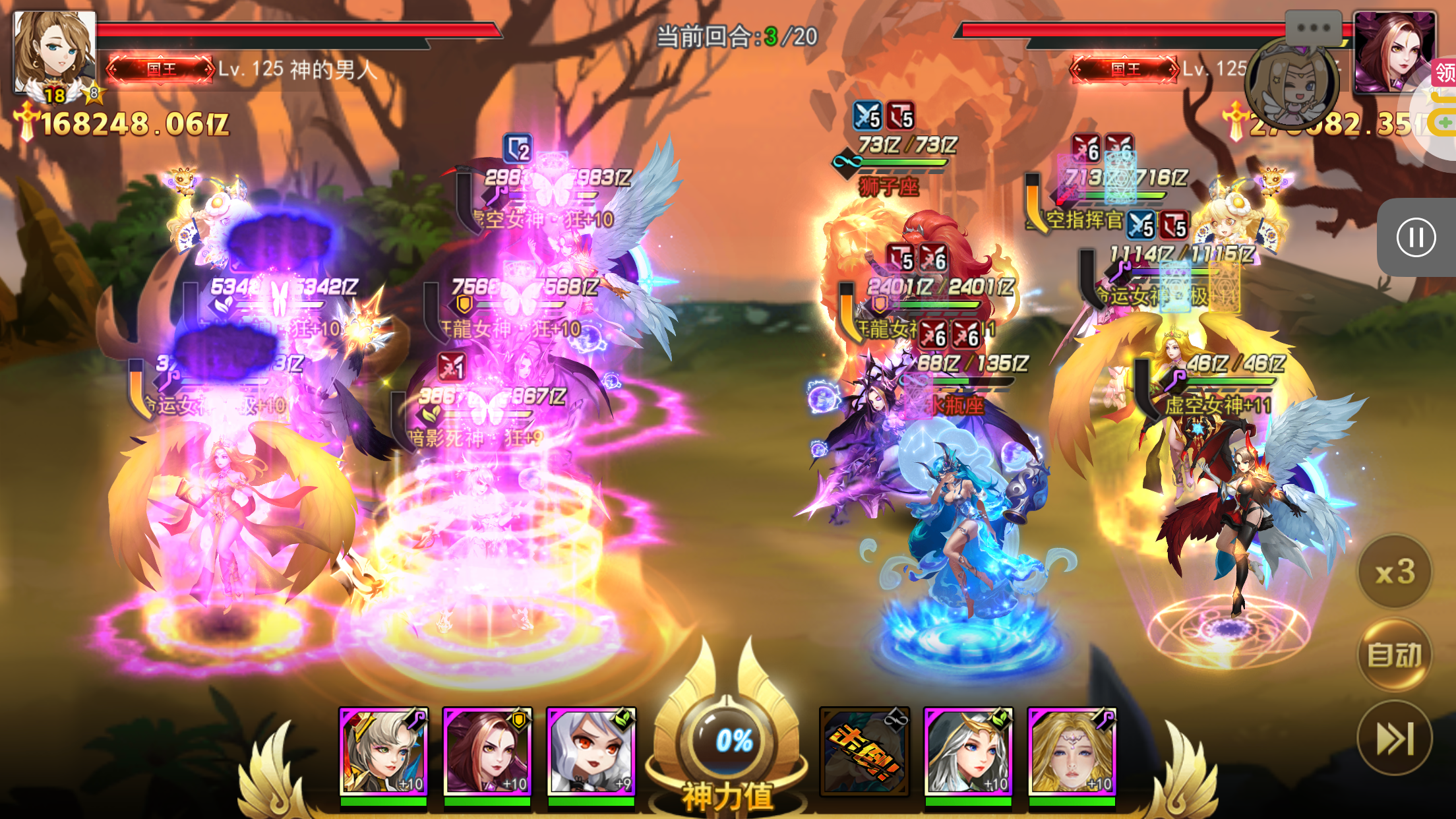Select the white-haired blue-eyed hero portrait

pos(967,751)
